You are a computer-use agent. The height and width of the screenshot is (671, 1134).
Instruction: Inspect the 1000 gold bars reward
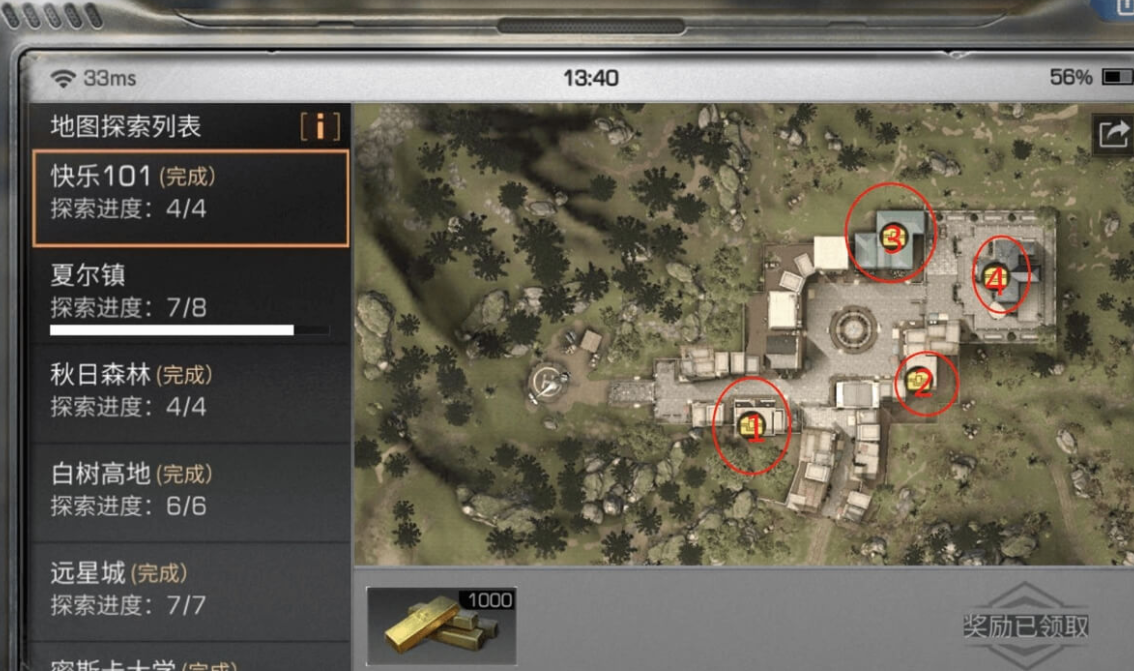click(x=441, y=626)
